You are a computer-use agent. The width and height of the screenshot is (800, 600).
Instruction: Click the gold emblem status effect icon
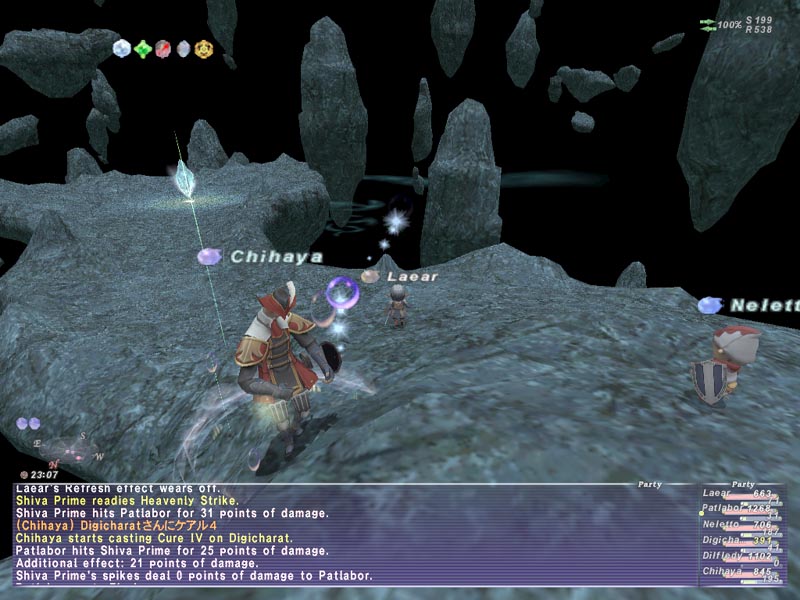click(x=203, y=48)
